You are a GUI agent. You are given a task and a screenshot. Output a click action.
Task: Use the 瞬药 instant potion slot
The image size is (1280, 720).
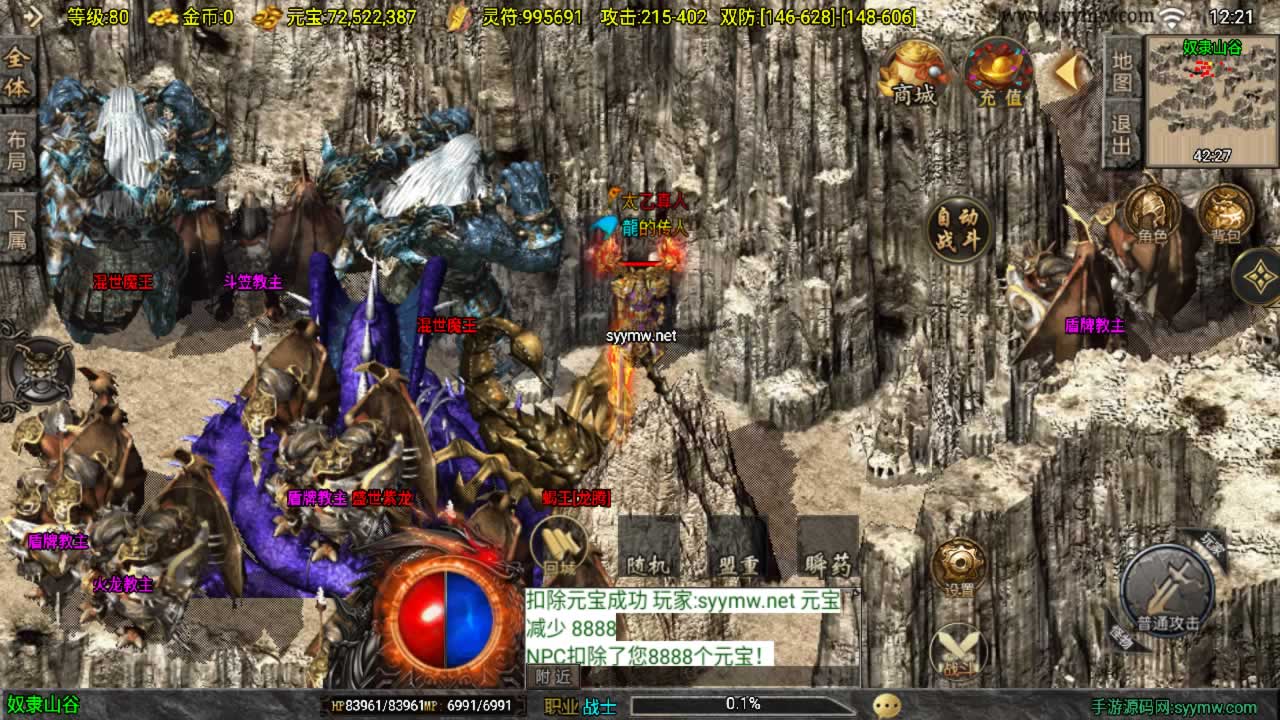click(828, 550)
